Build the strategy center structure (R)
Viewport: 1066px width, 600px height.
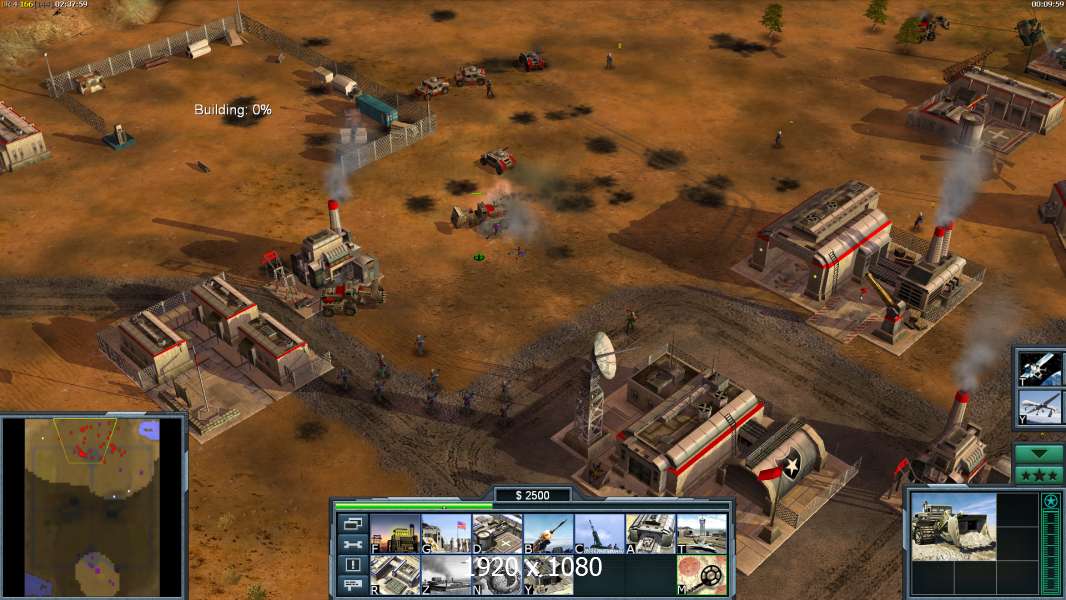(394, 575)
